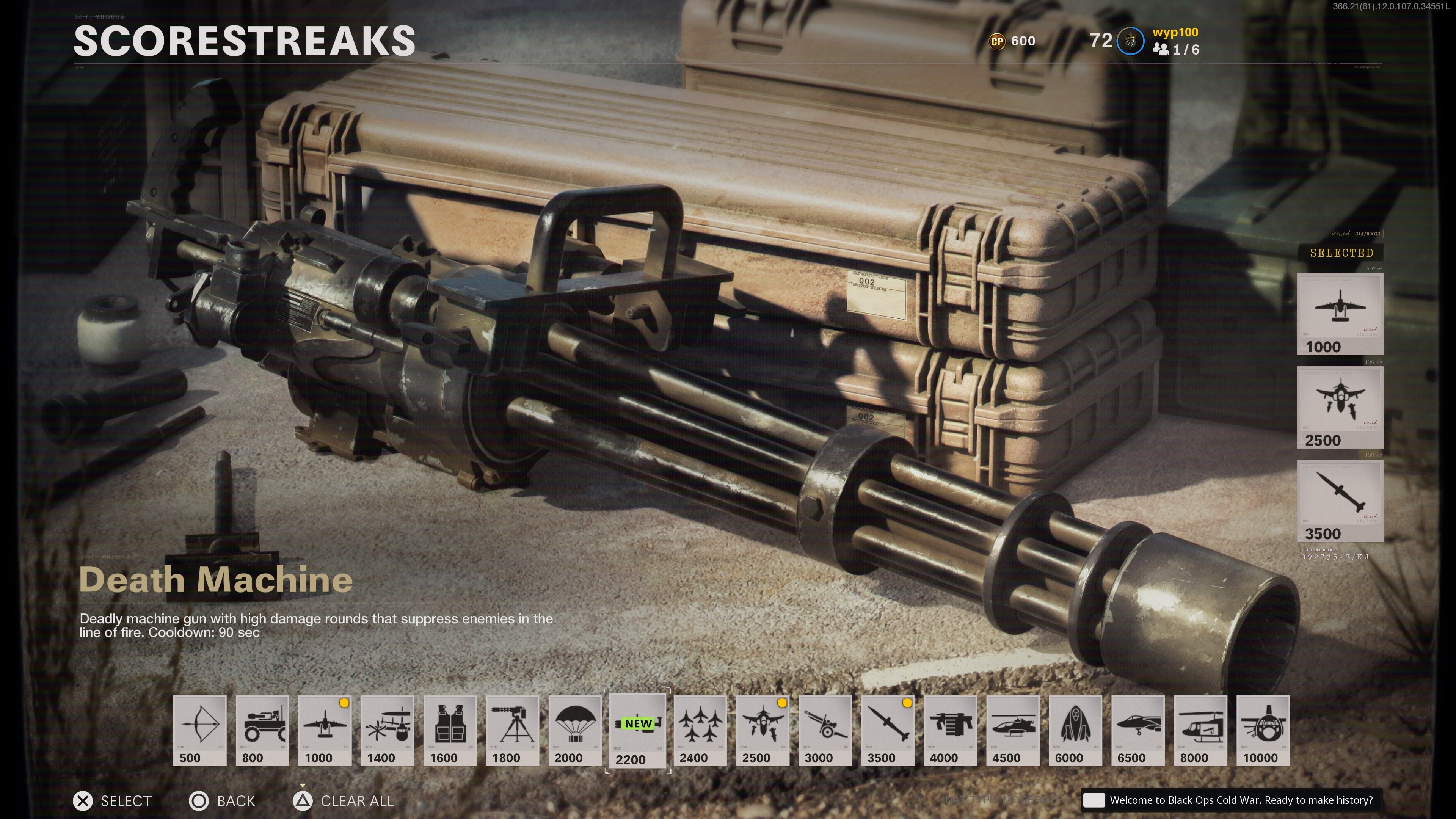
Task: Choose the RC-XD car scorestreak card
Action: click(262, 730)
